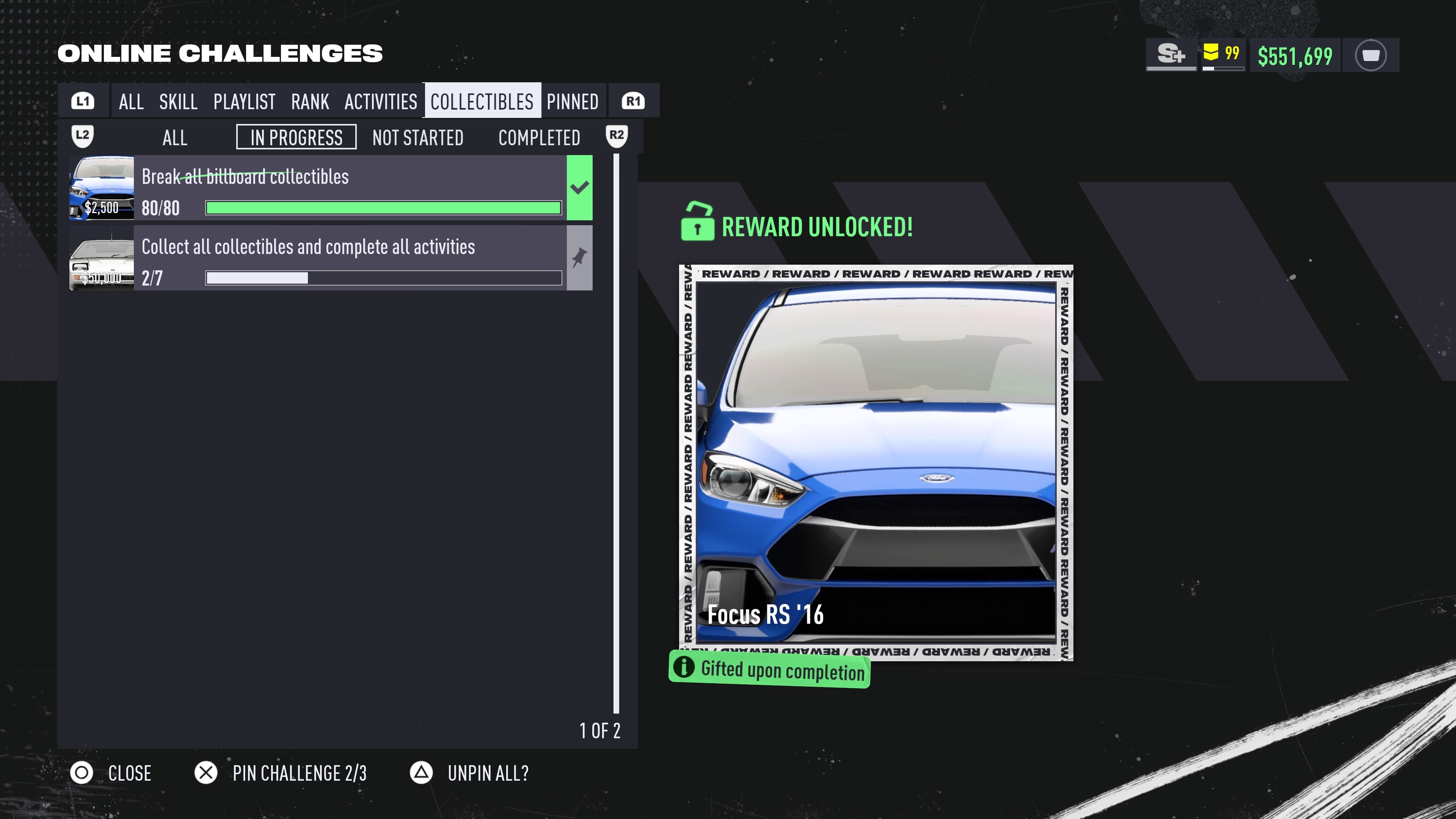Filter by NOT STARTED challenges
This screenshot has width=1456, height=819.
418,137
